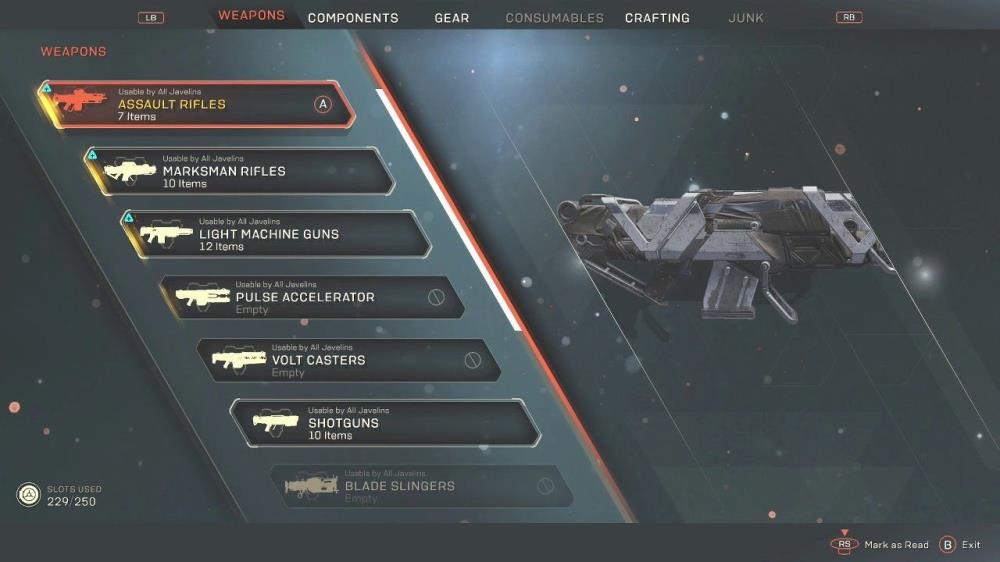Open the Shotguns category
1000x562 pixels.
(385, 423)
